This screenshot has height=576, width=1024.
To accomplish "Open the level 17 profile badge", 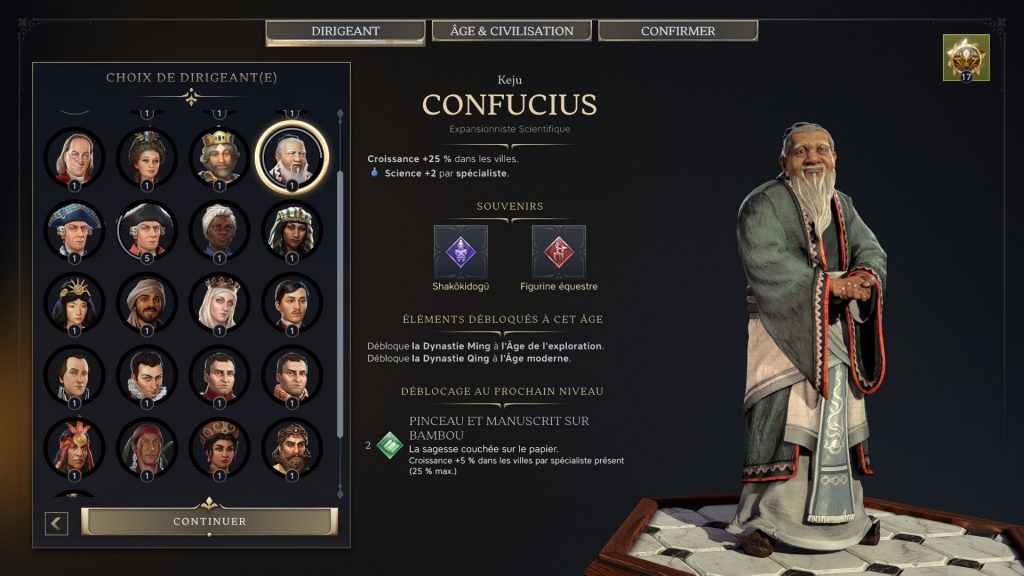I will click(966, 57).
